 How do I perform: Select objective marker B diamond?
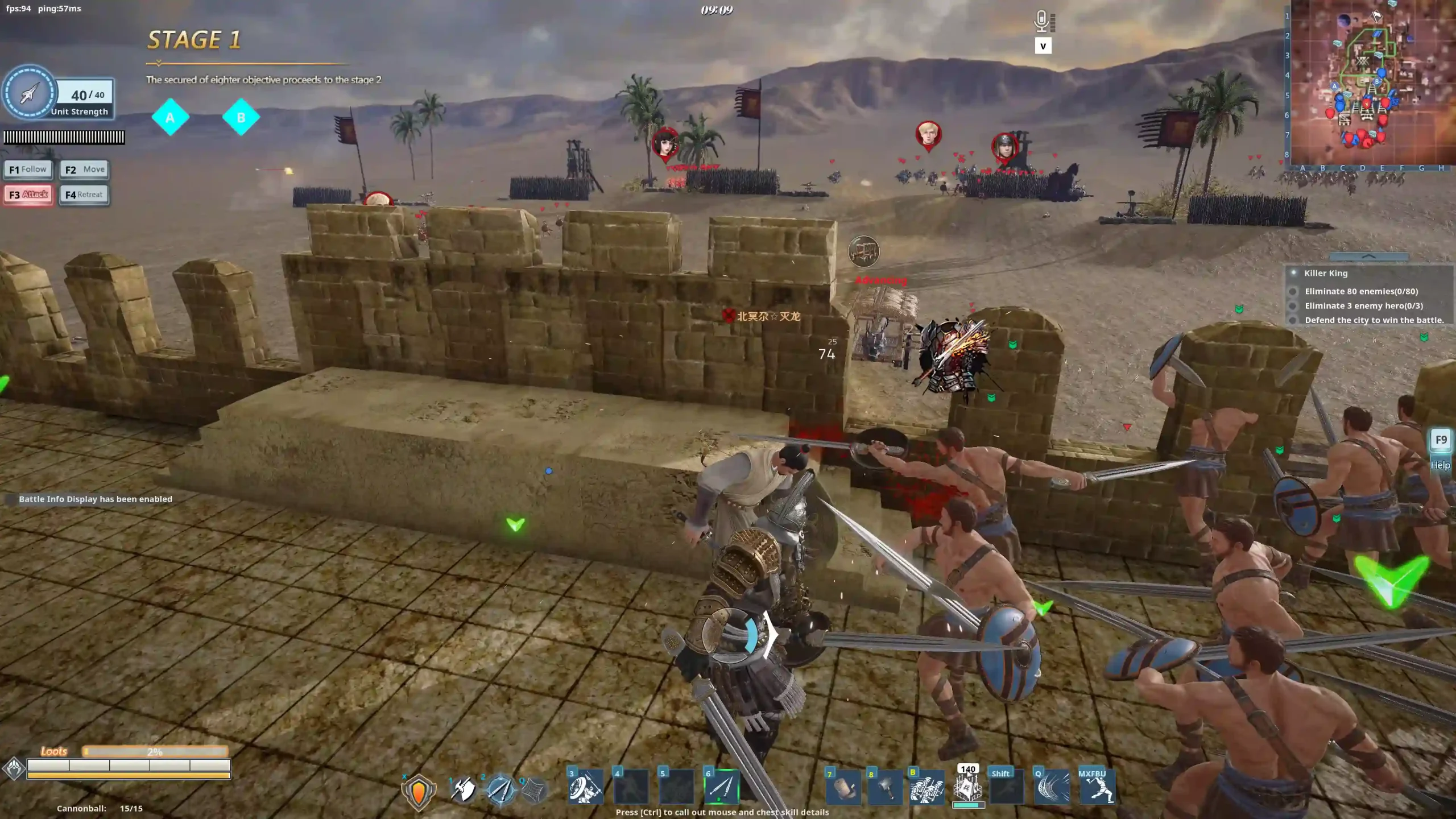tap(241, 118)
